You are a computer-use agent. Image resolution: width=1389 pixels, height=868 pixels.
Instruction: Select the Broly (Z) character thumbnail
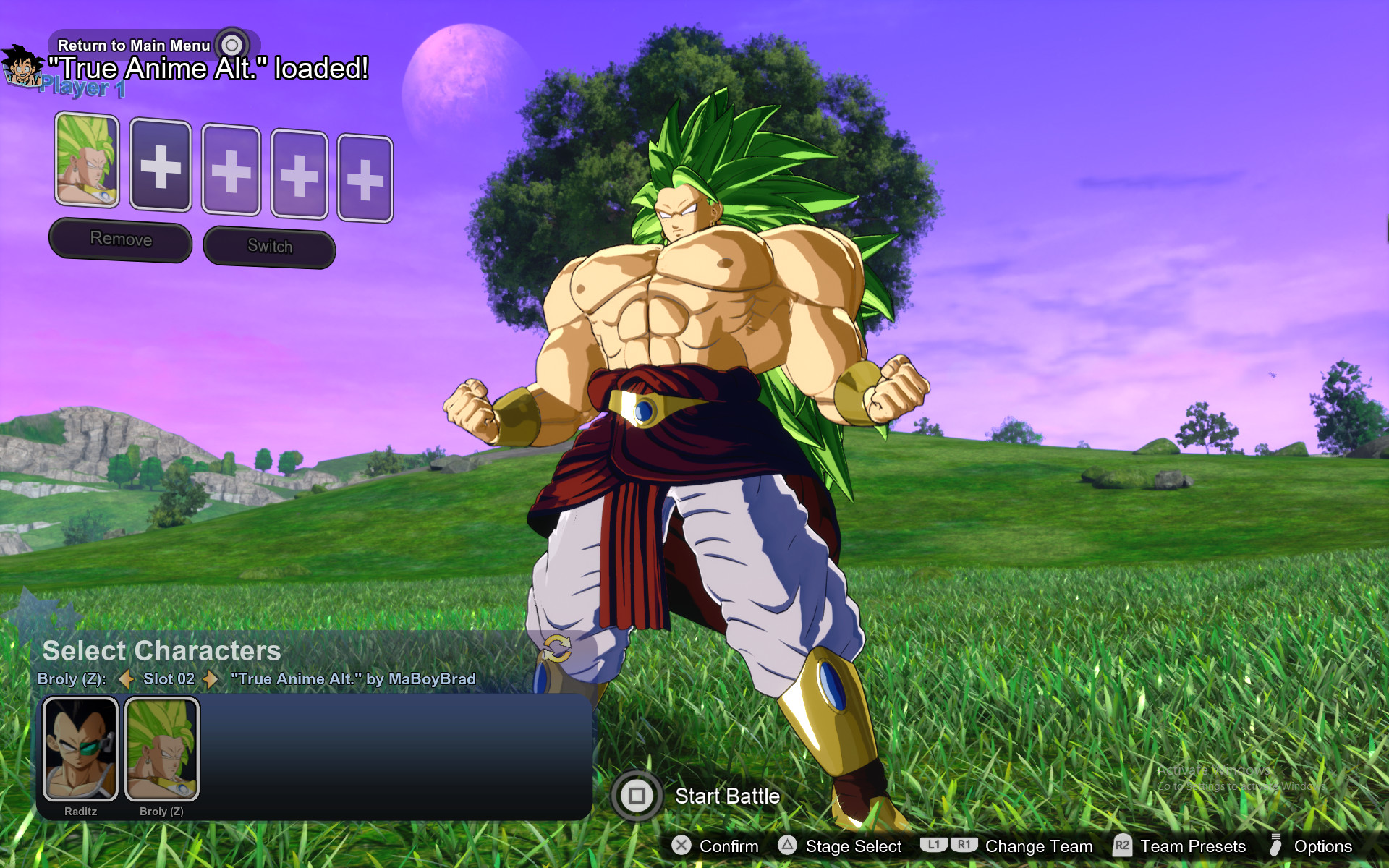[162, 749]
